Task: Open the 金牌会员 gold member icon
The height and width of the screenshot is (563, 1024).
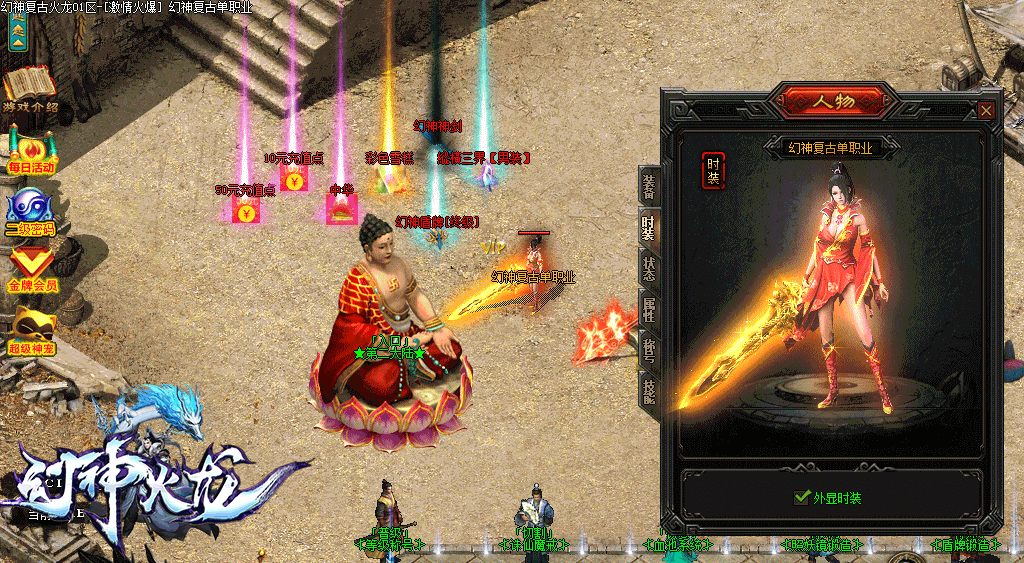Action: (31, 268)
